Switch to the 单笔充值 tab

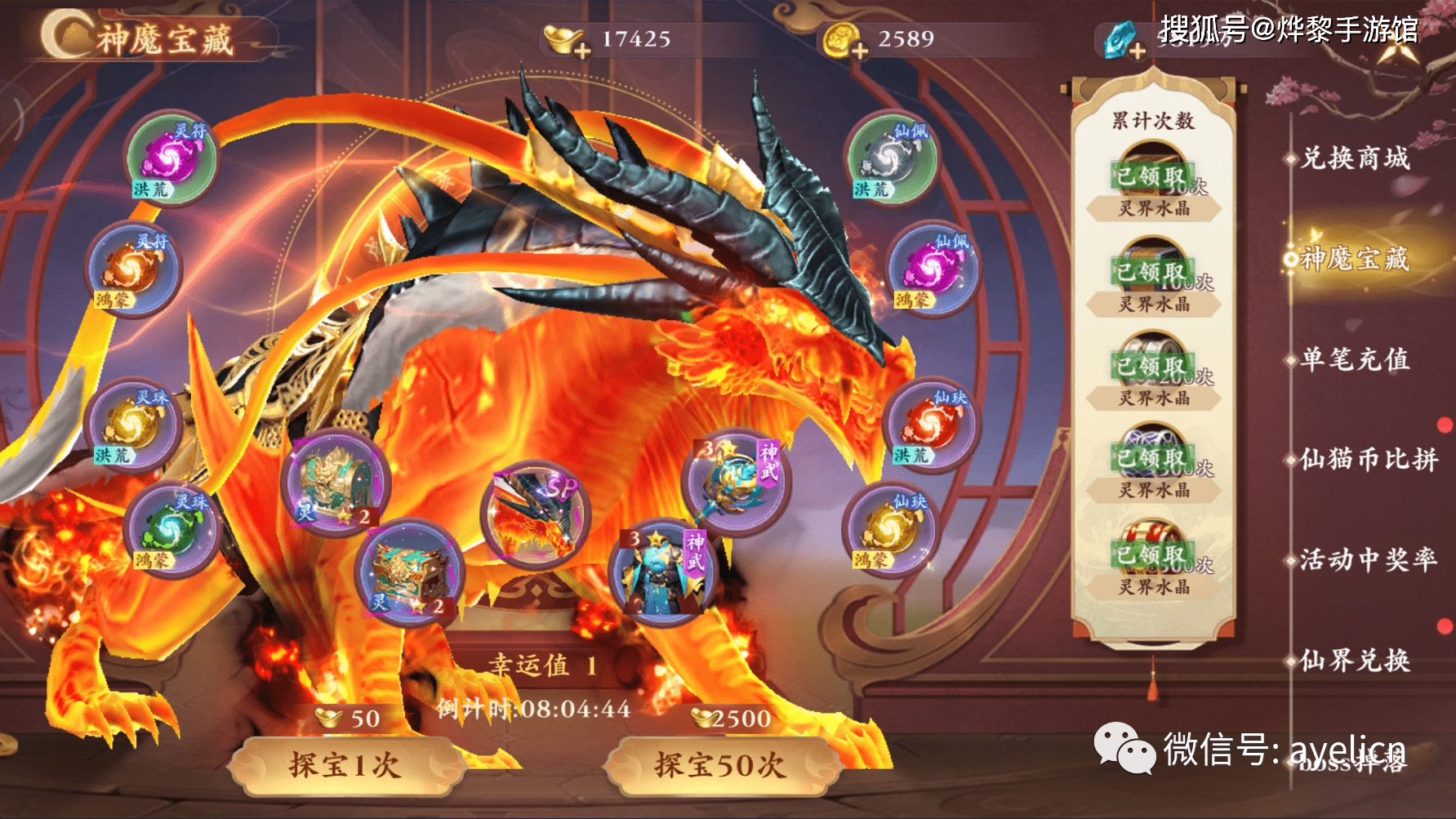point(1355,359)
